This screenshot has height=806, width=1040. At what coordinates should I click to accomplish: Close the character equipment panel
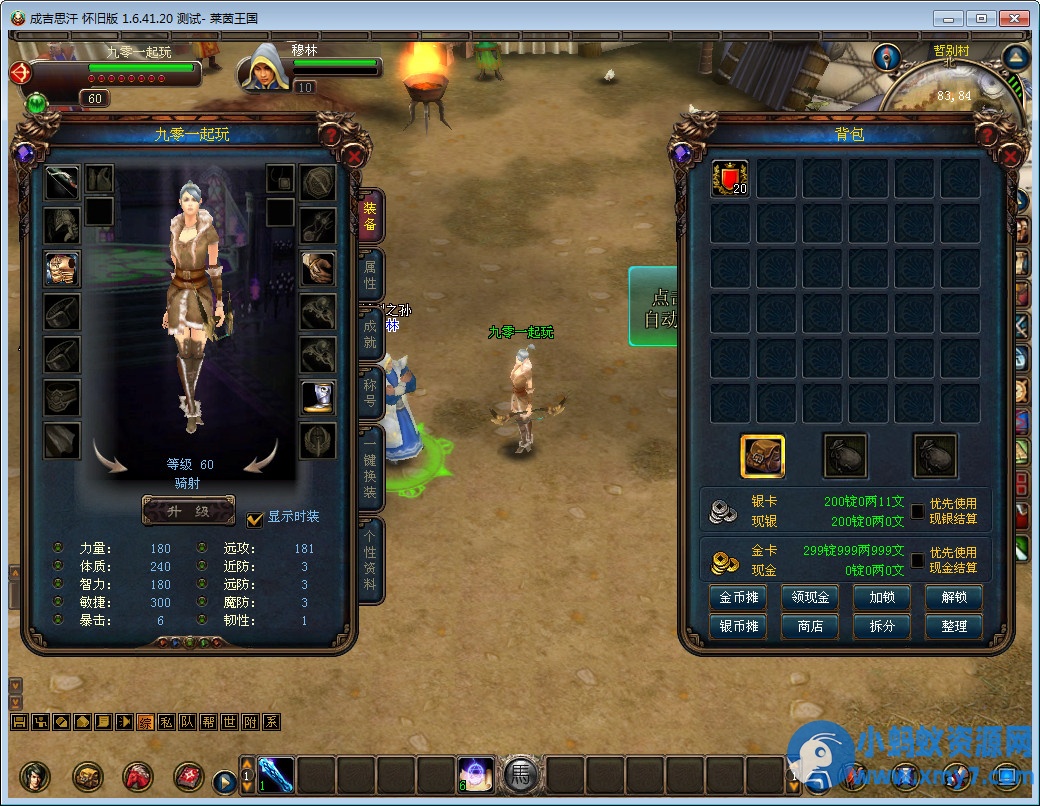354,156
